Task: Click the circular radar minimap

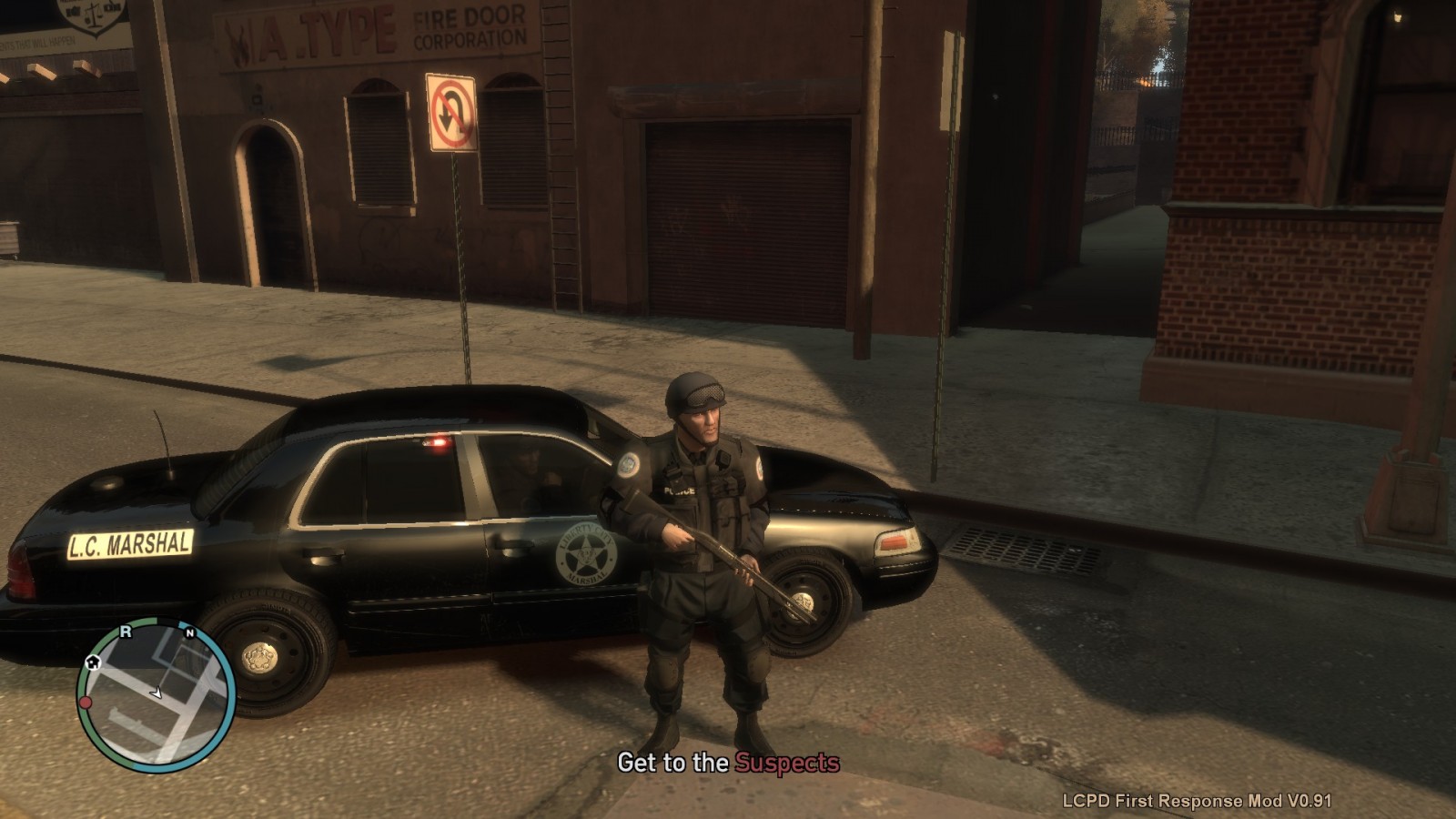Action: 157,694
